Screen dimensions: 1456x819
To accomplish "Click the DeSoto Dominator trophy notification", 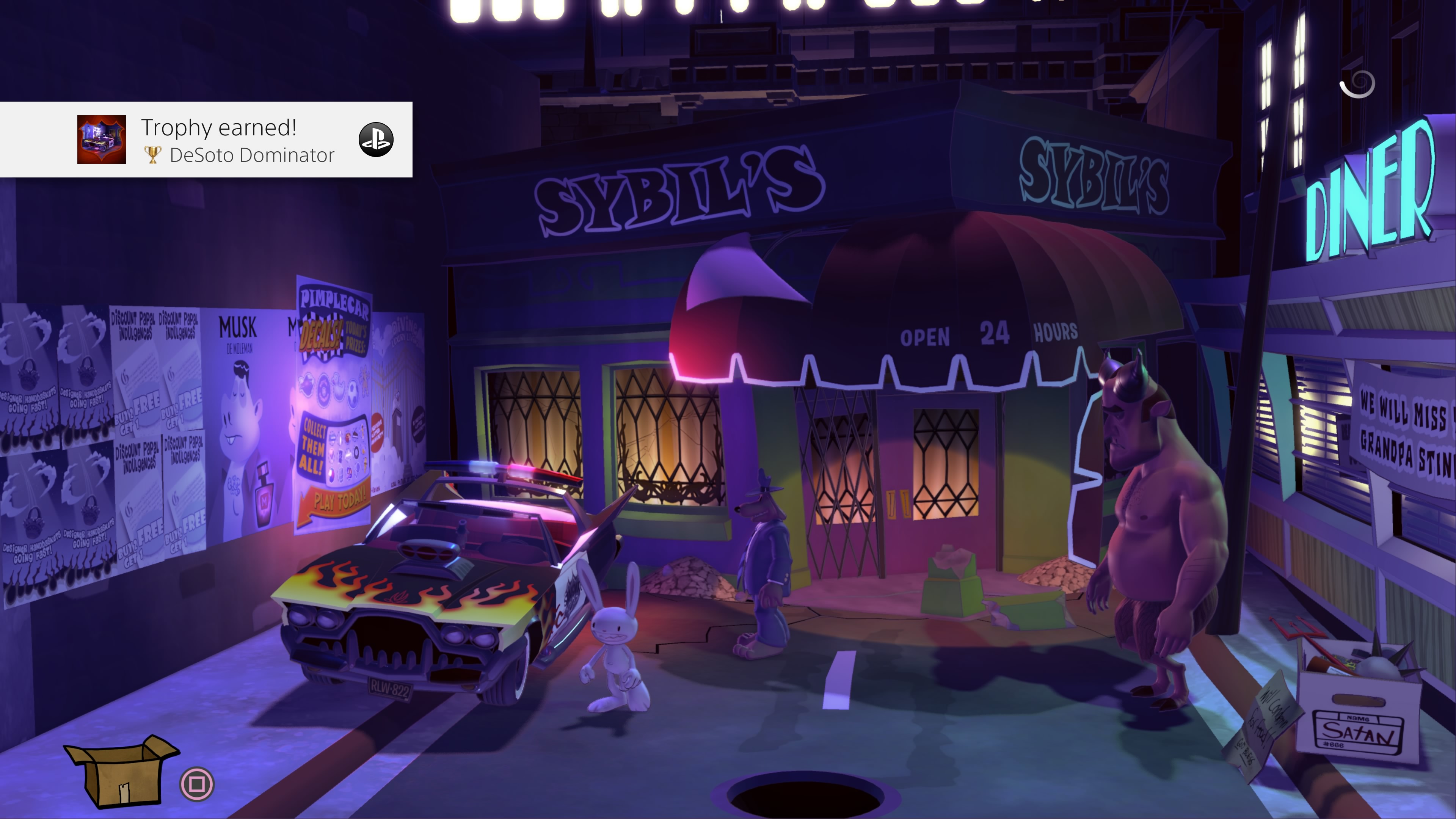I will (237, 140).
